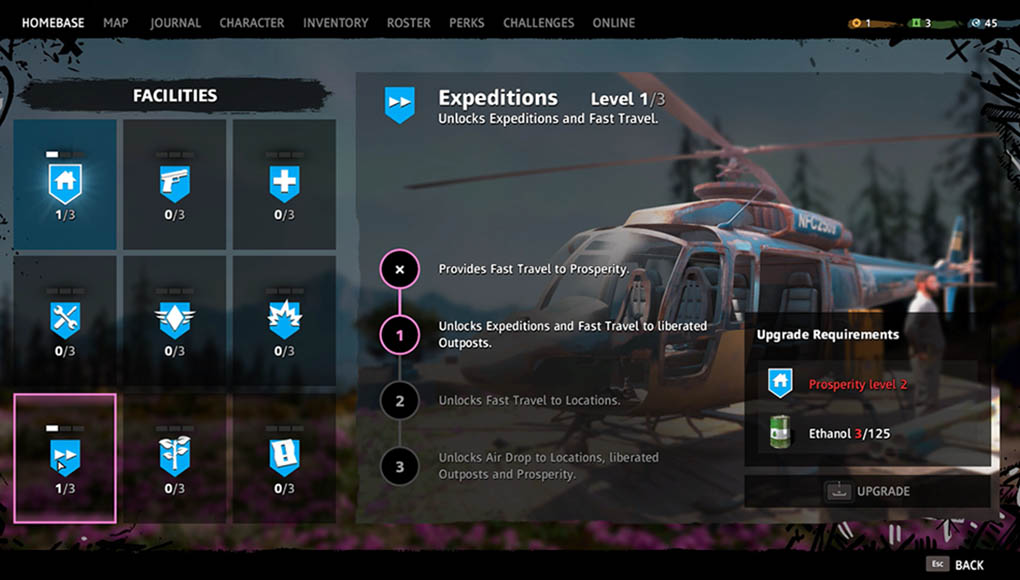Select the winged diamond facility tile

[175, 321]
